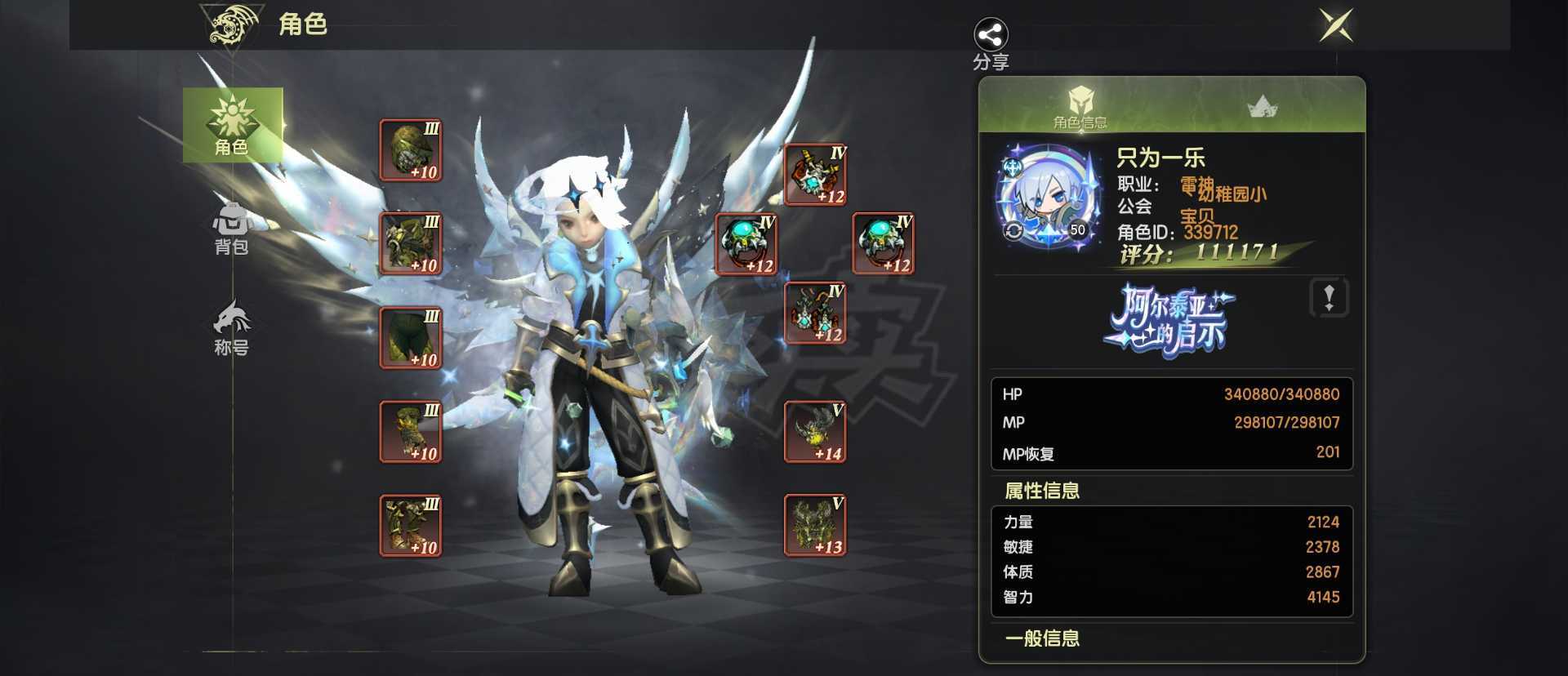Image resolution: width=1568 pixels, height=676 pixels.
Task: Open the dragon emblem icon beside 角色 header
Action: [x=231, y=25]
